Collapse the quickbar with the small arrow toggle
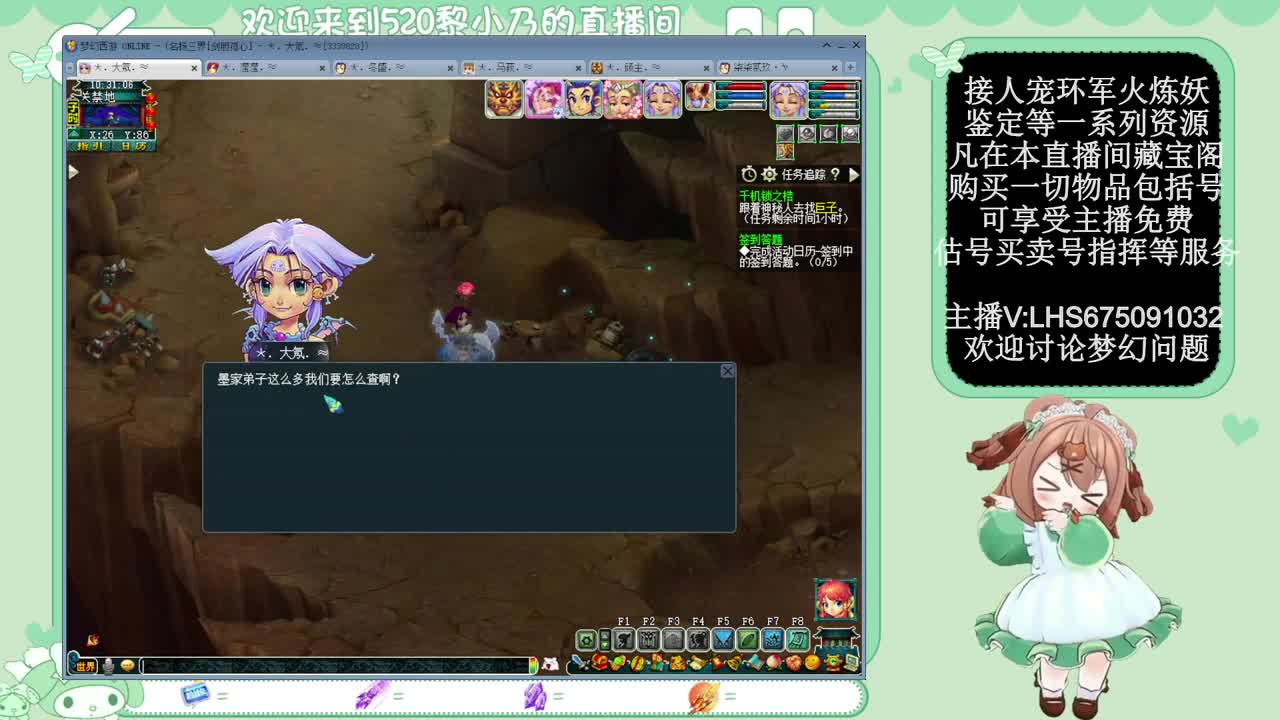This screenshot has height=720, width=1280. (605, 639)
